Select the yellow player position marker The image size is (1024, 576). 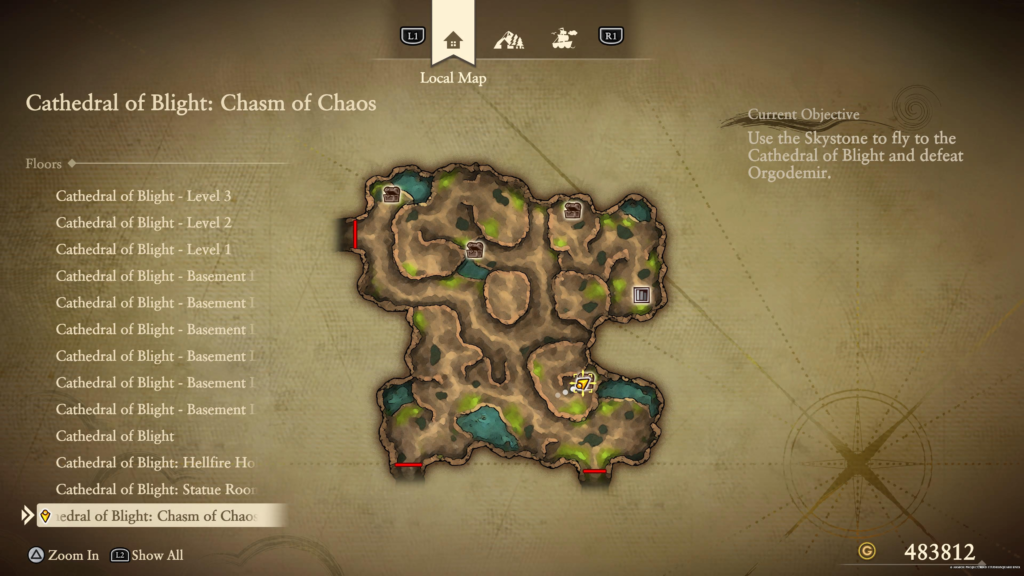(x=582, y=383)
